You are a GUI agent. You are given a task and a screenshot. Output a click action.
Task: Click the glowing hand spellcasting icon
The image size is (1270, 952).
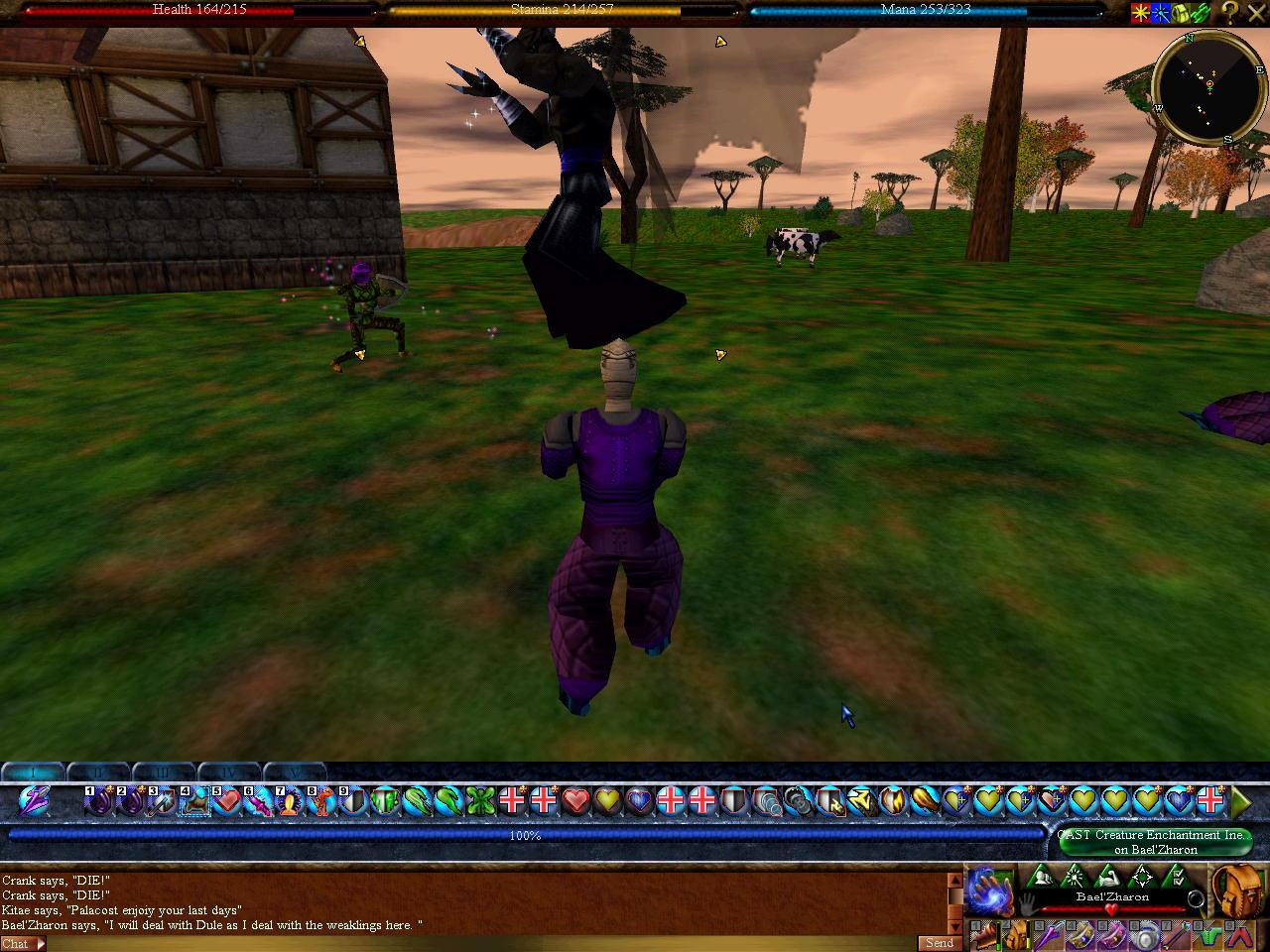pyautogui.click(x=989, y=889)
